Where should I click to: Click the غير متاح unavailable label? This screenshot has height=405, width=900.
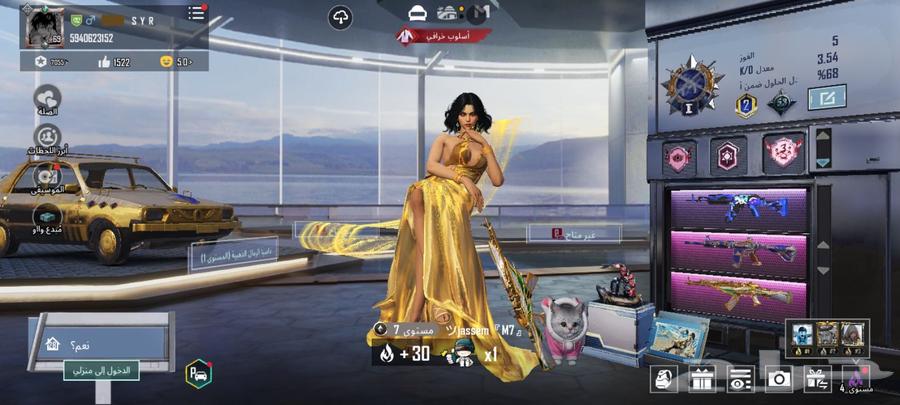click(574, 233)
